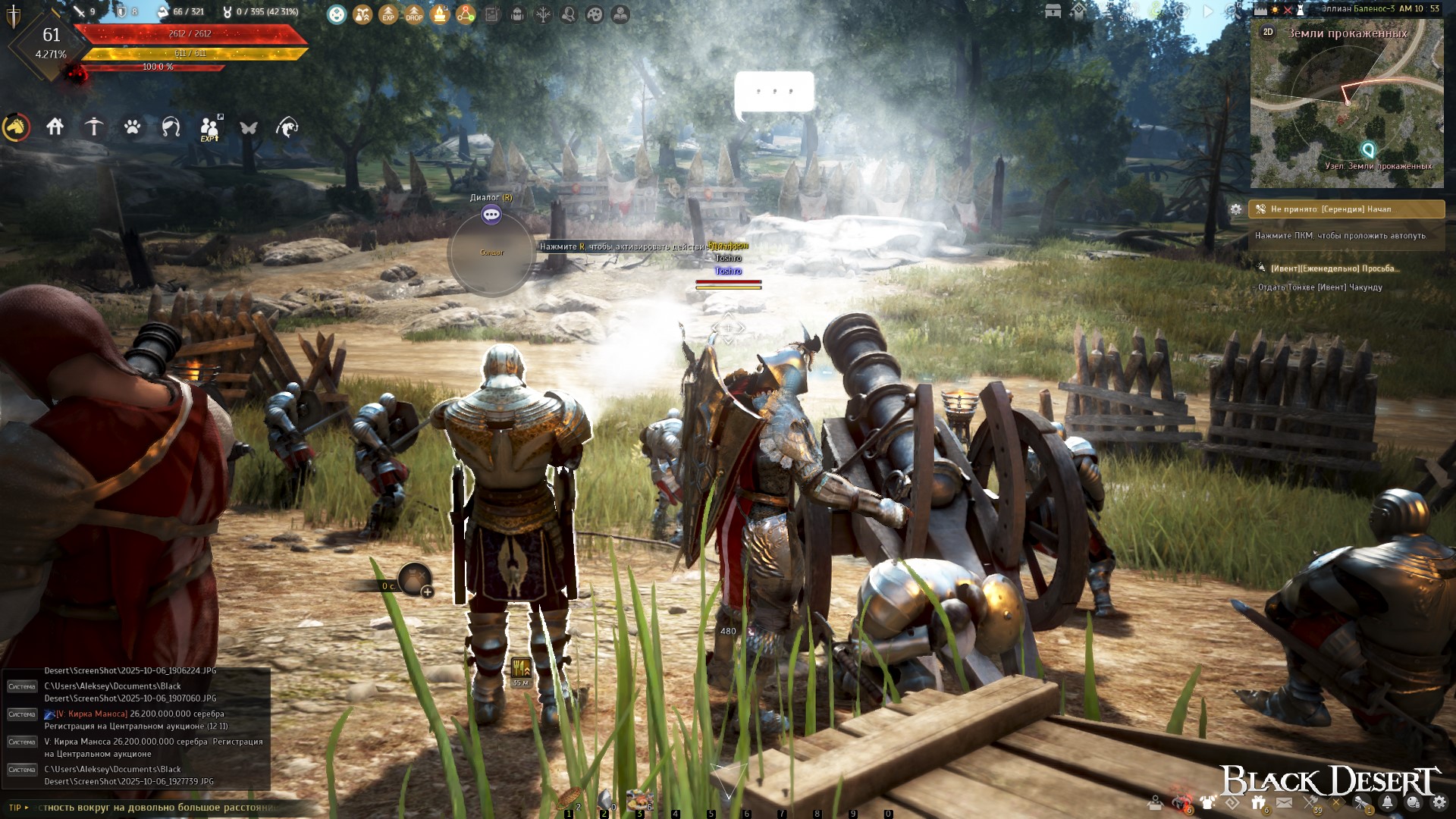Select the EXP buff icon
The height and width of the screenshot is (819, 1456).
click(388, 14)
